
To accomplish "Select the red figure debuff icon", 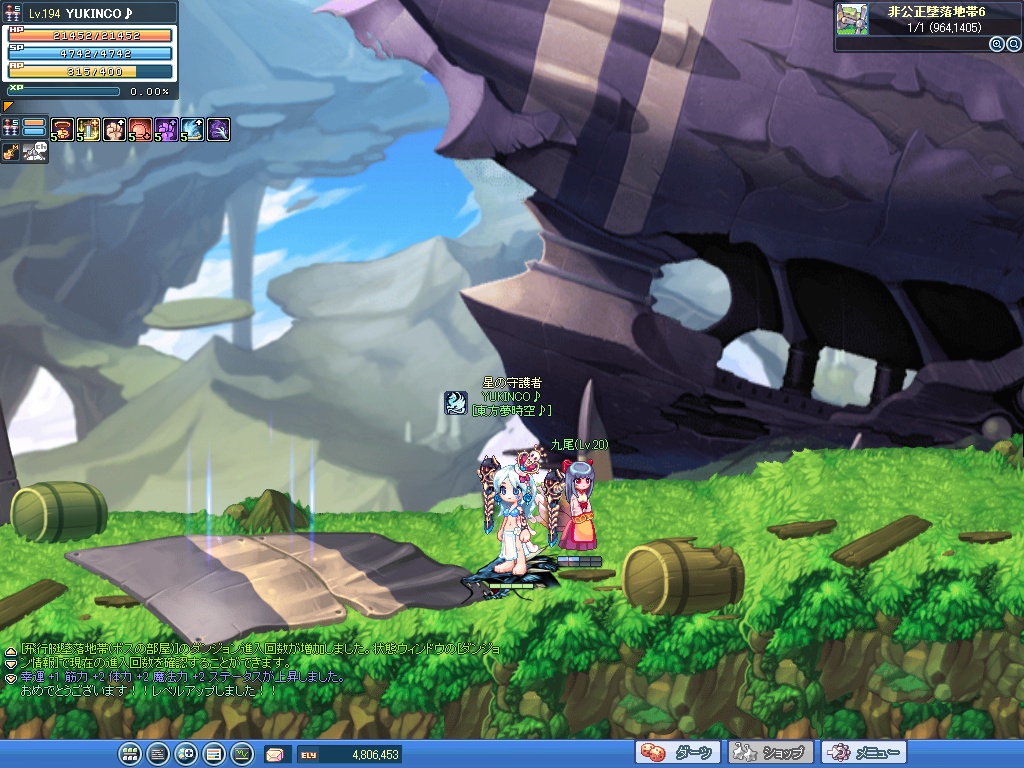I will pos(141,129).
